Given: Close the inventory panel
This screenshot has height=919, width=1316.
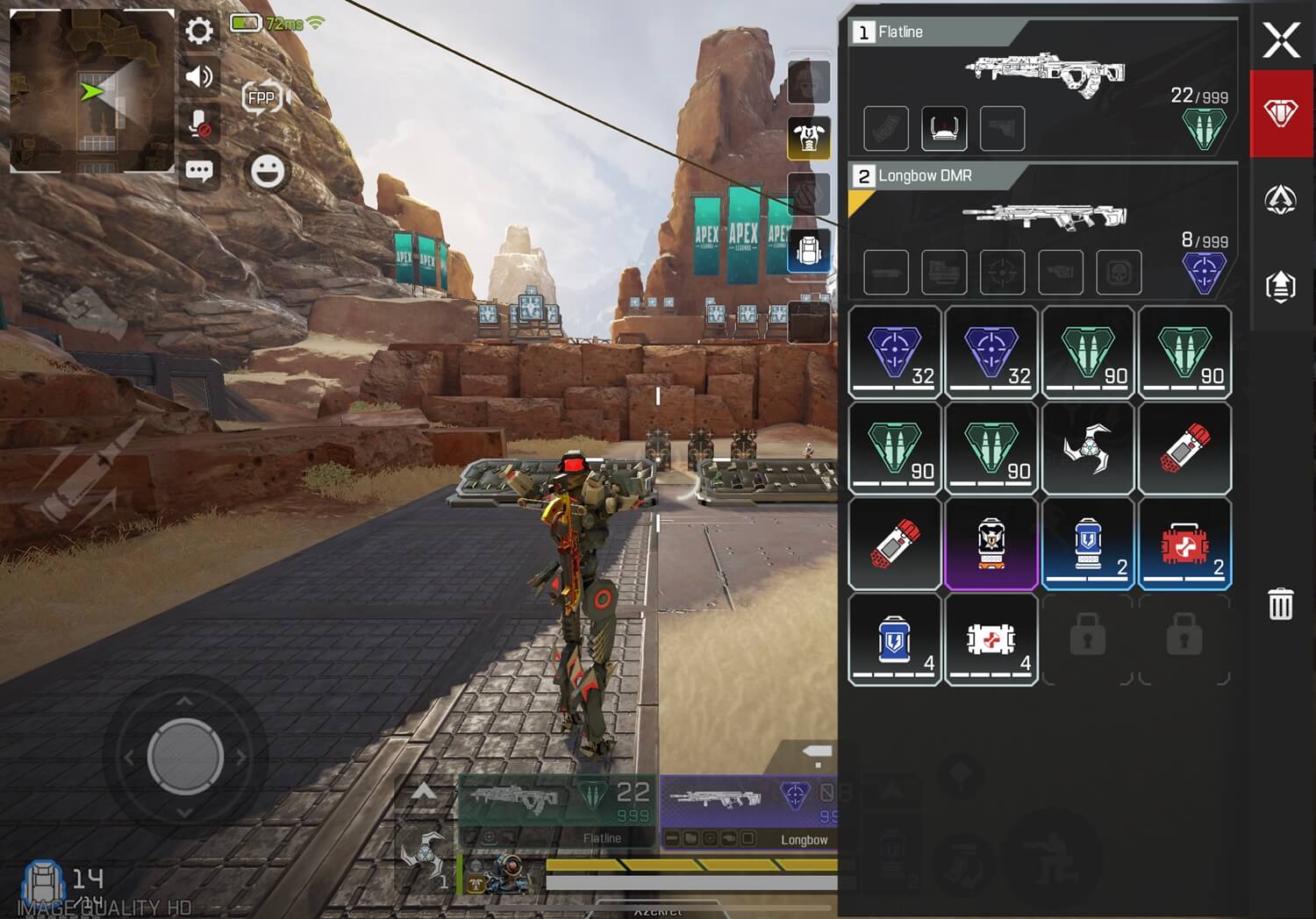Looking at the screenshot, I should coord(1281,39).
